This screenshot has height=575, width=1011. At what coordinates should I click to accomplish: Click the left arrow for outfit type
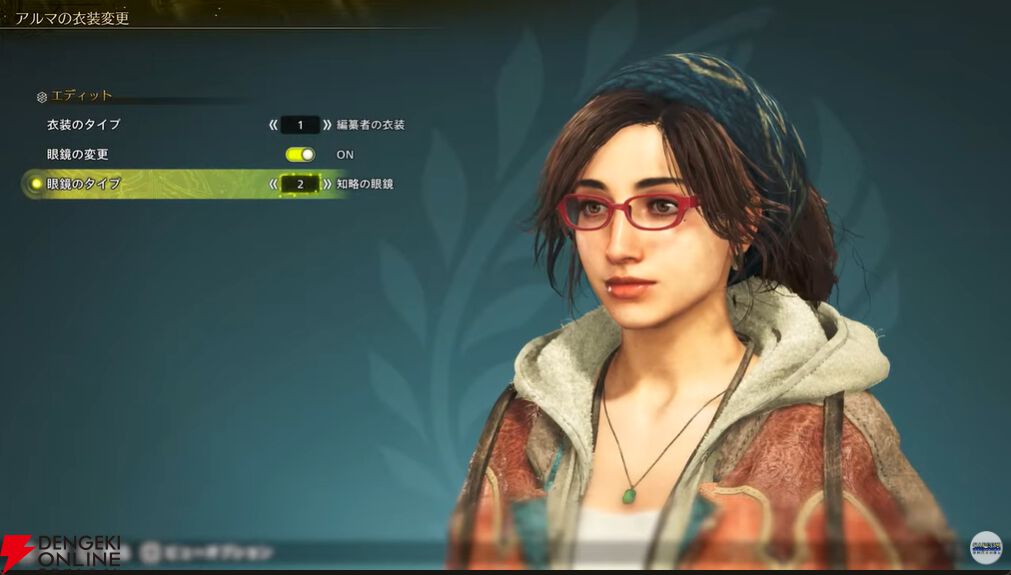[x=273, y=125]
